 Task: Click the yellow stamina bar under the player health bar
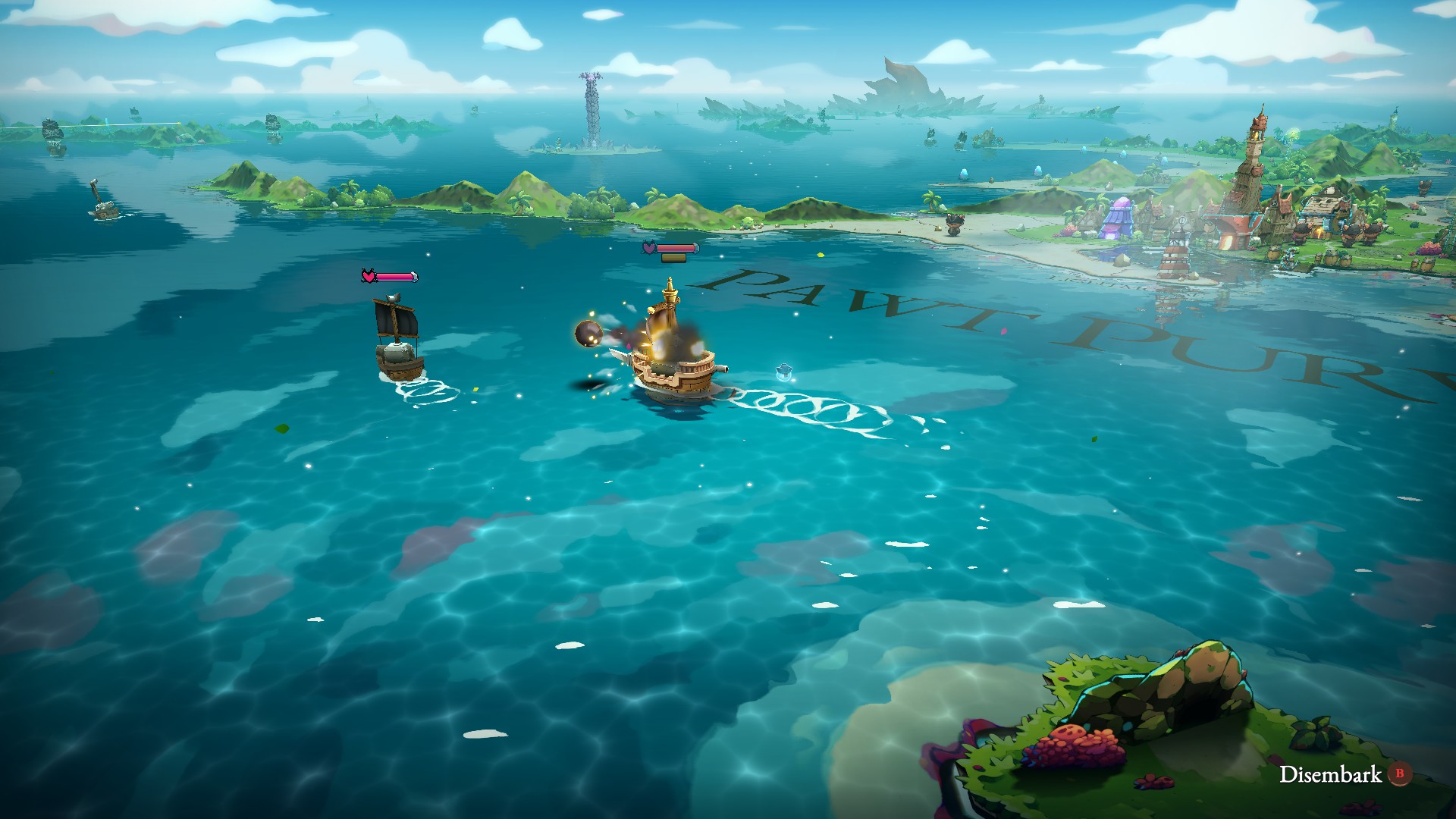674,259
